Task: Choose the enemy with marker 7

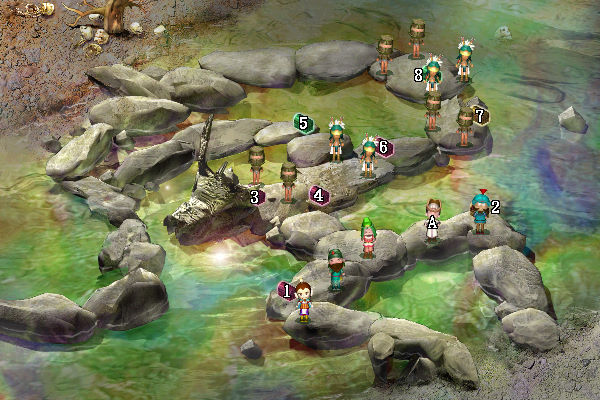Action: point(464,126)
